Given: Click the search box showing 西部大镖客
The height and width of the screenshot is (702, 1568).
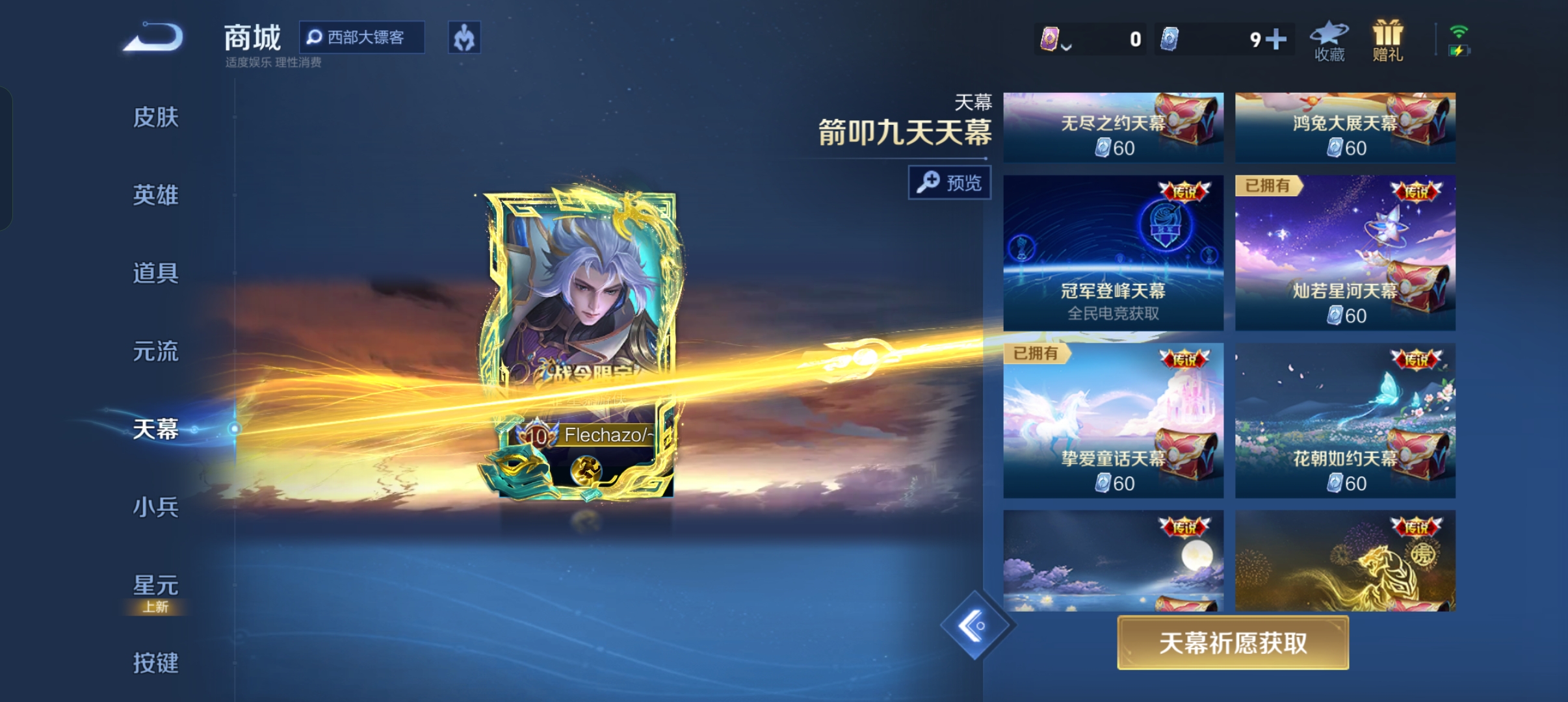Looking at the screenshot, I should pyautogui.click(x=361, y=38).
